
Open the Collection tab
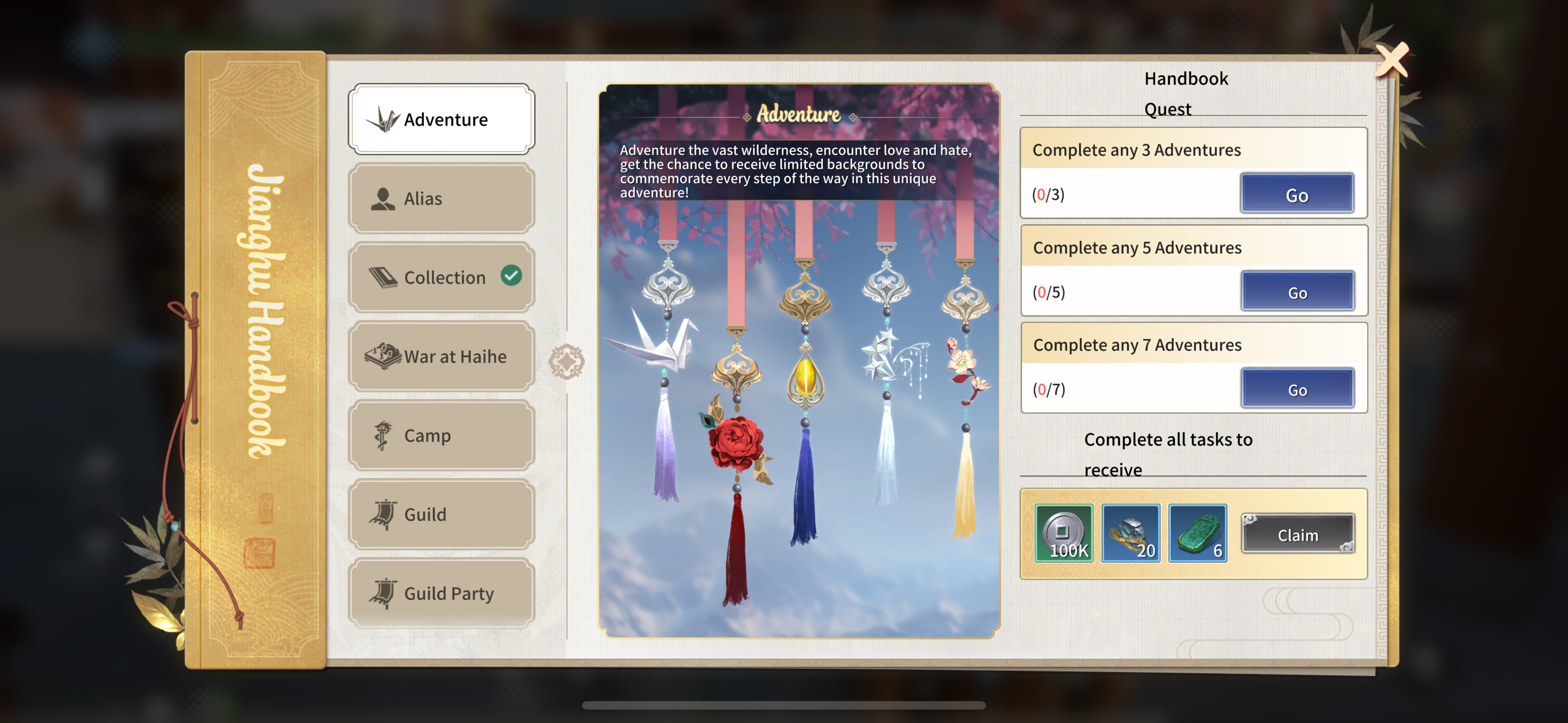pos(441,277)
